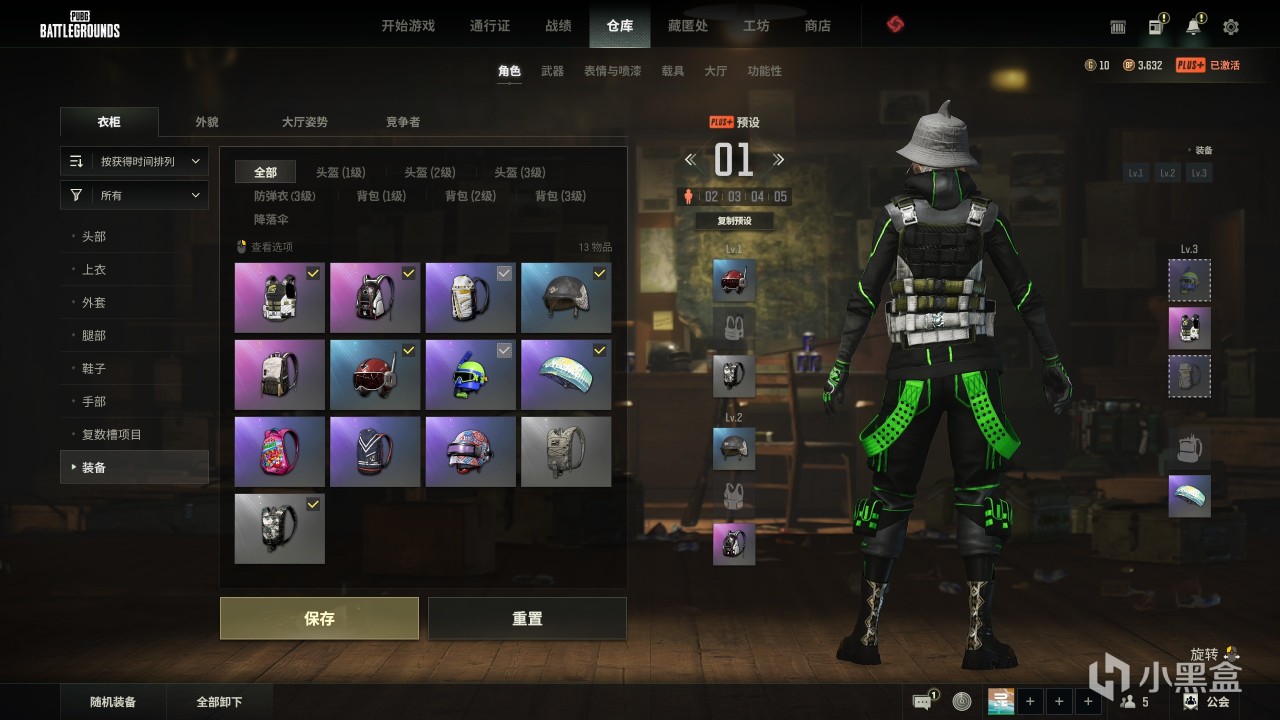Go to the next preset arrow

point(778,160)
